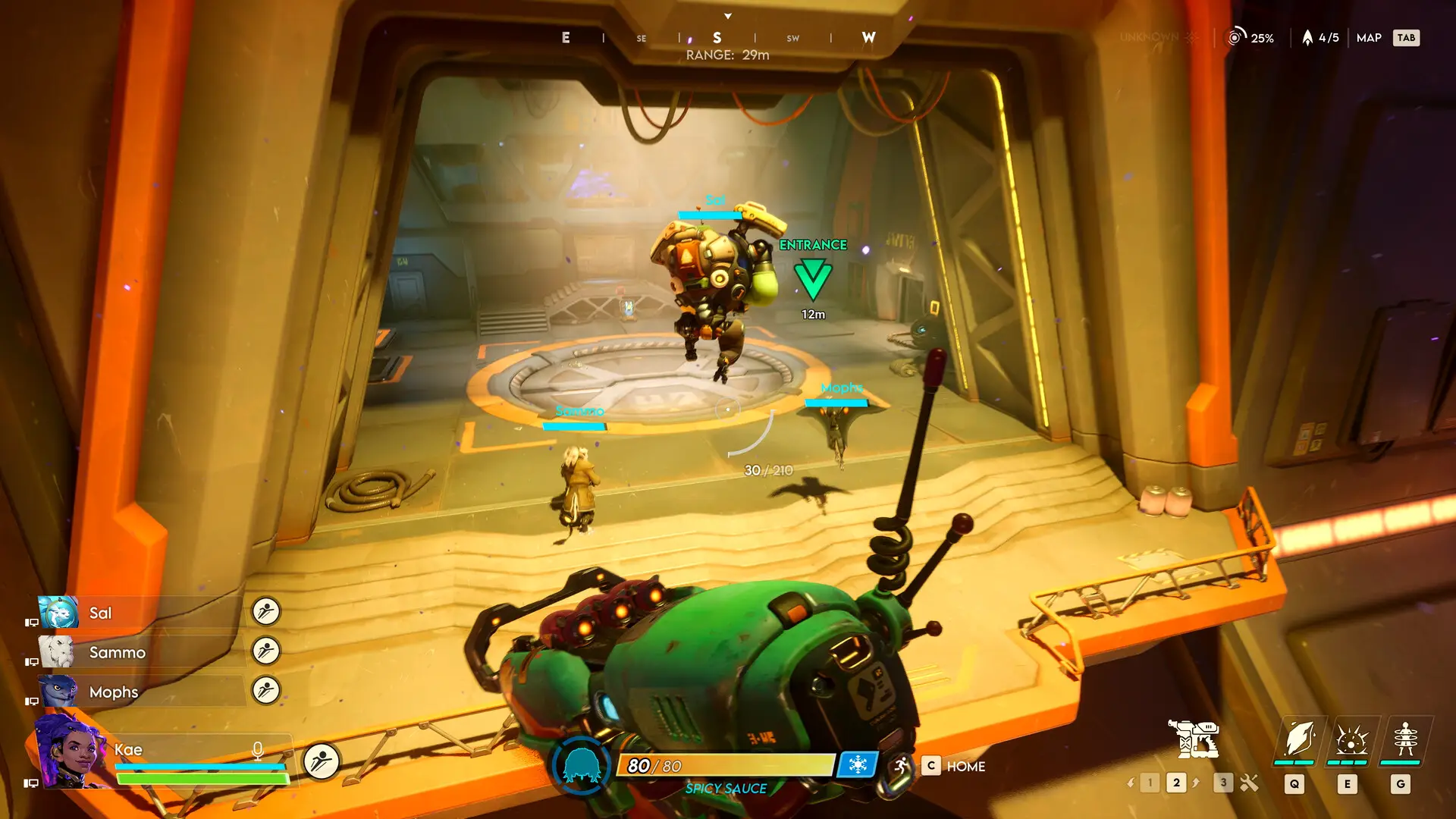Toggle the chat screen icon beside Sammo
Viewport: 1456px width, 819px height.
click(x=32, y=661)
